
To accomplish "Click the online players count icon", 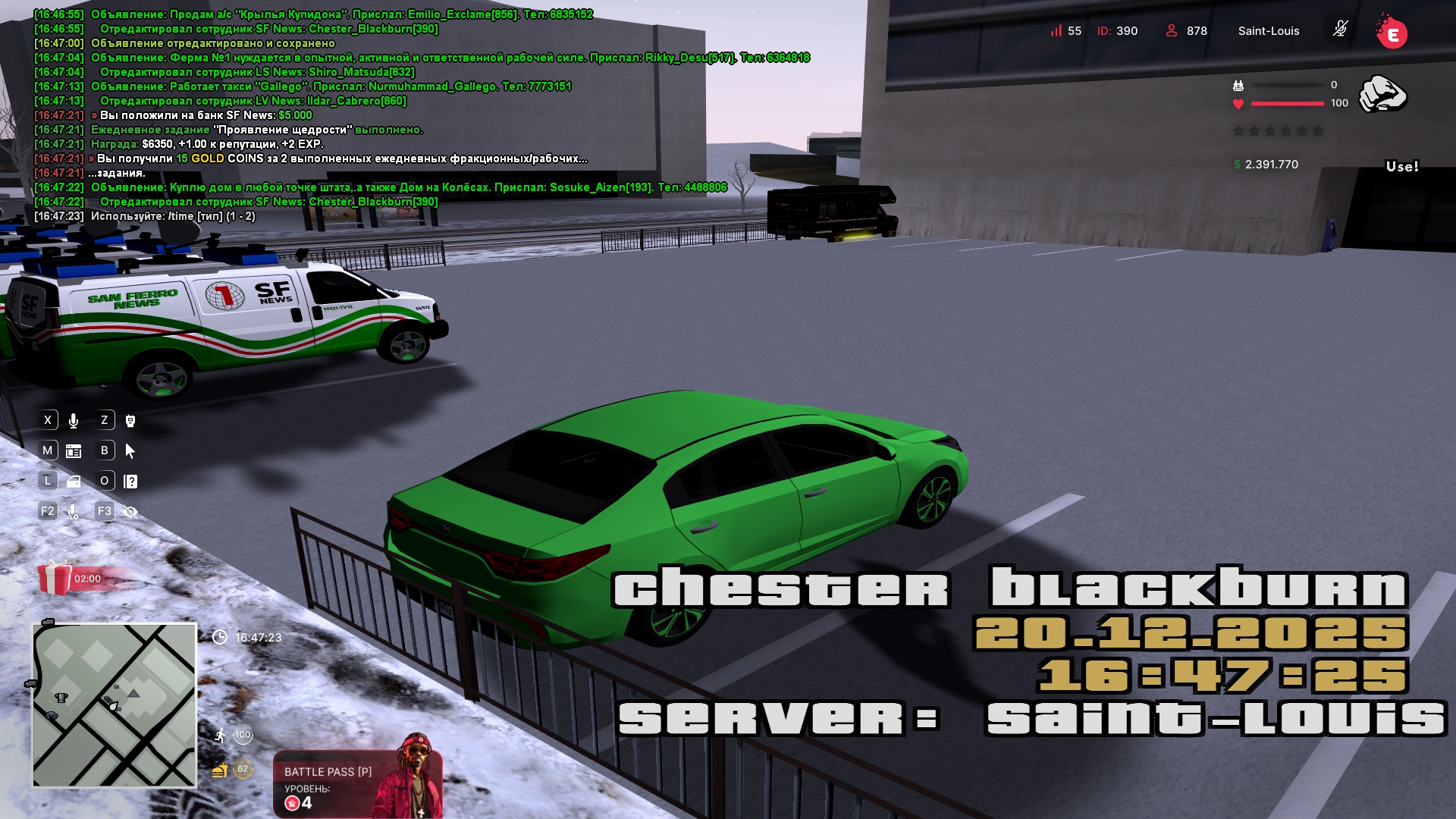I will tap(1172, 30).
